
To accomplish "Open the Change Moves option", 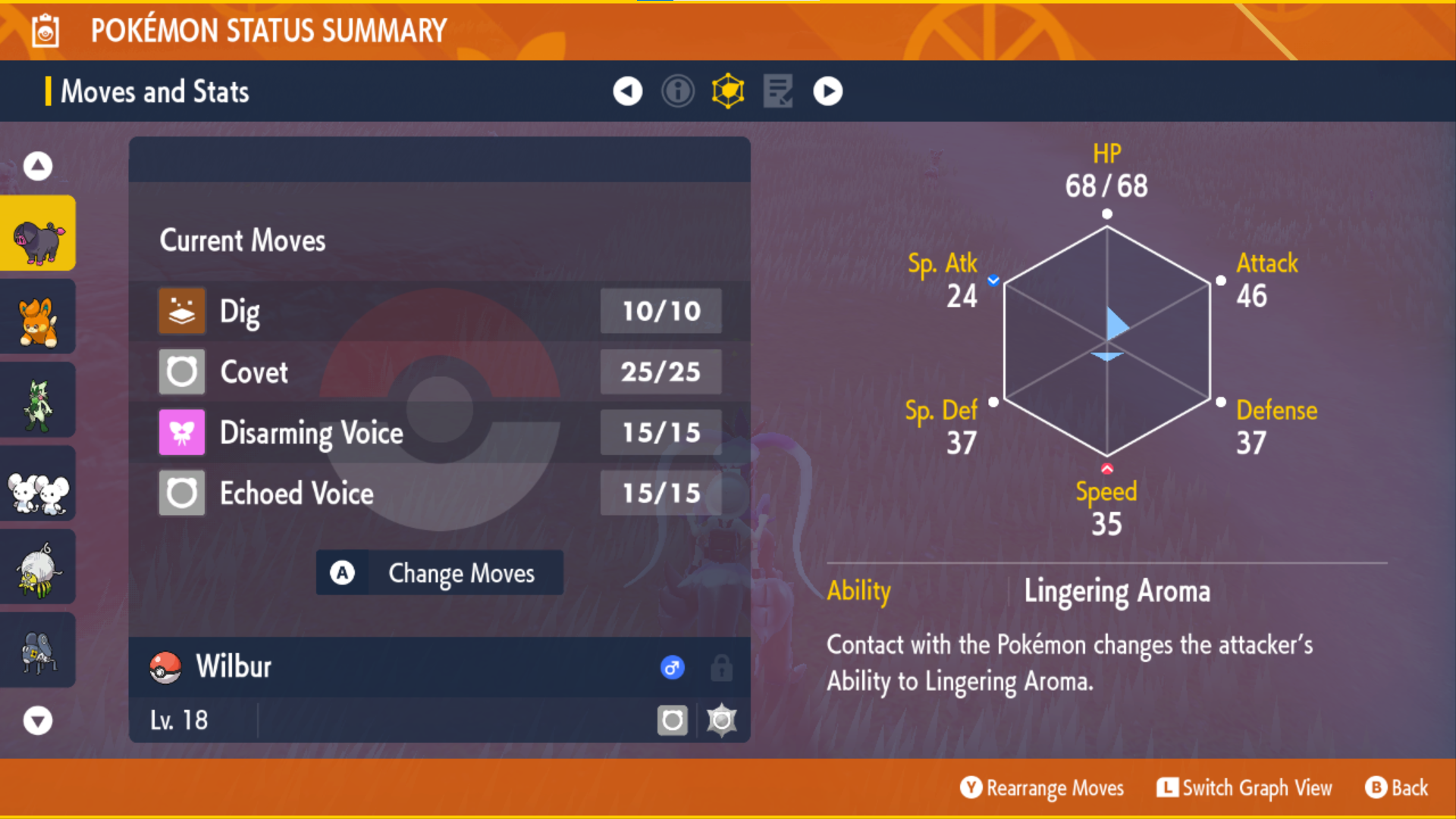I will point(439,573).
